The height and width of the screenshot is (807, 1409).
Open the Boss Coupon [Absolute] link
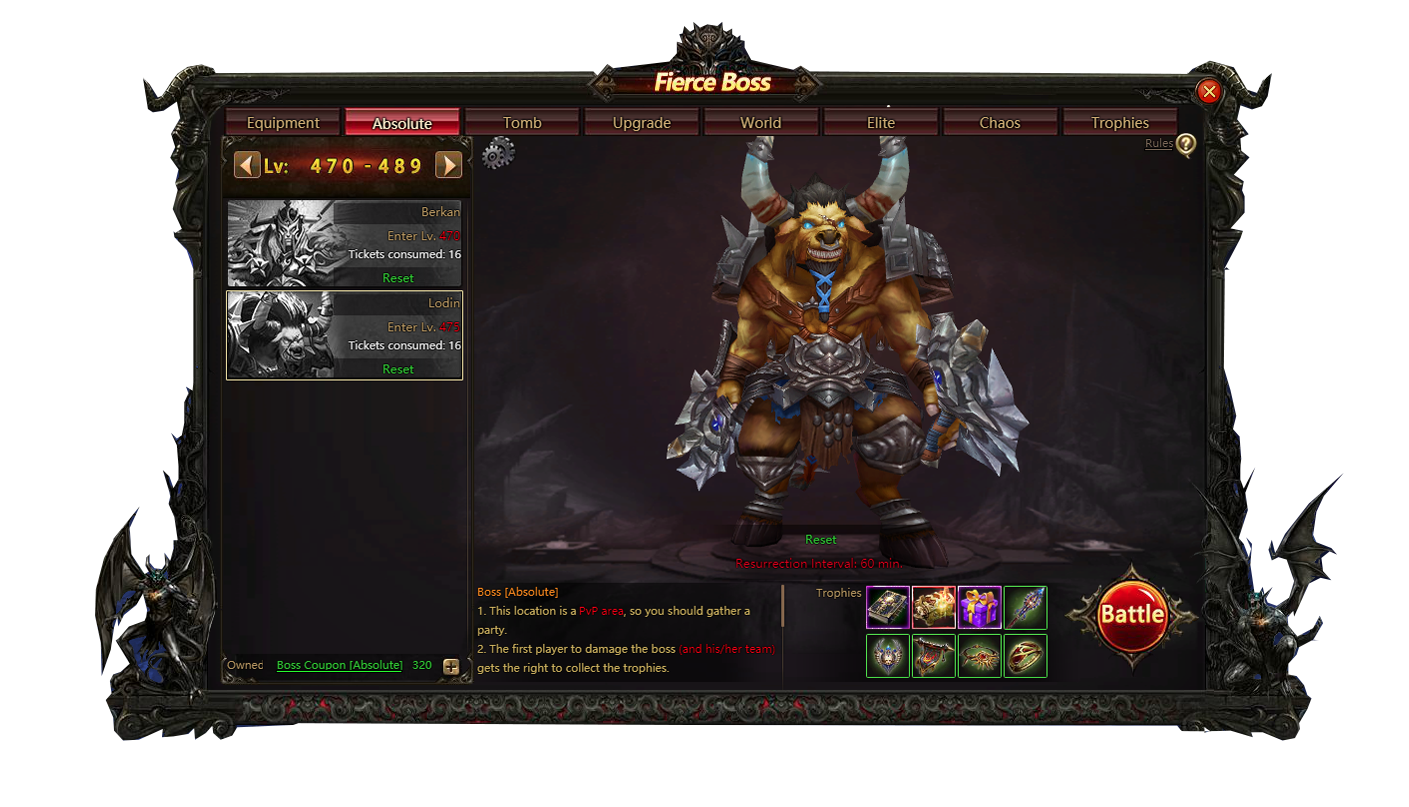point(339,665)
